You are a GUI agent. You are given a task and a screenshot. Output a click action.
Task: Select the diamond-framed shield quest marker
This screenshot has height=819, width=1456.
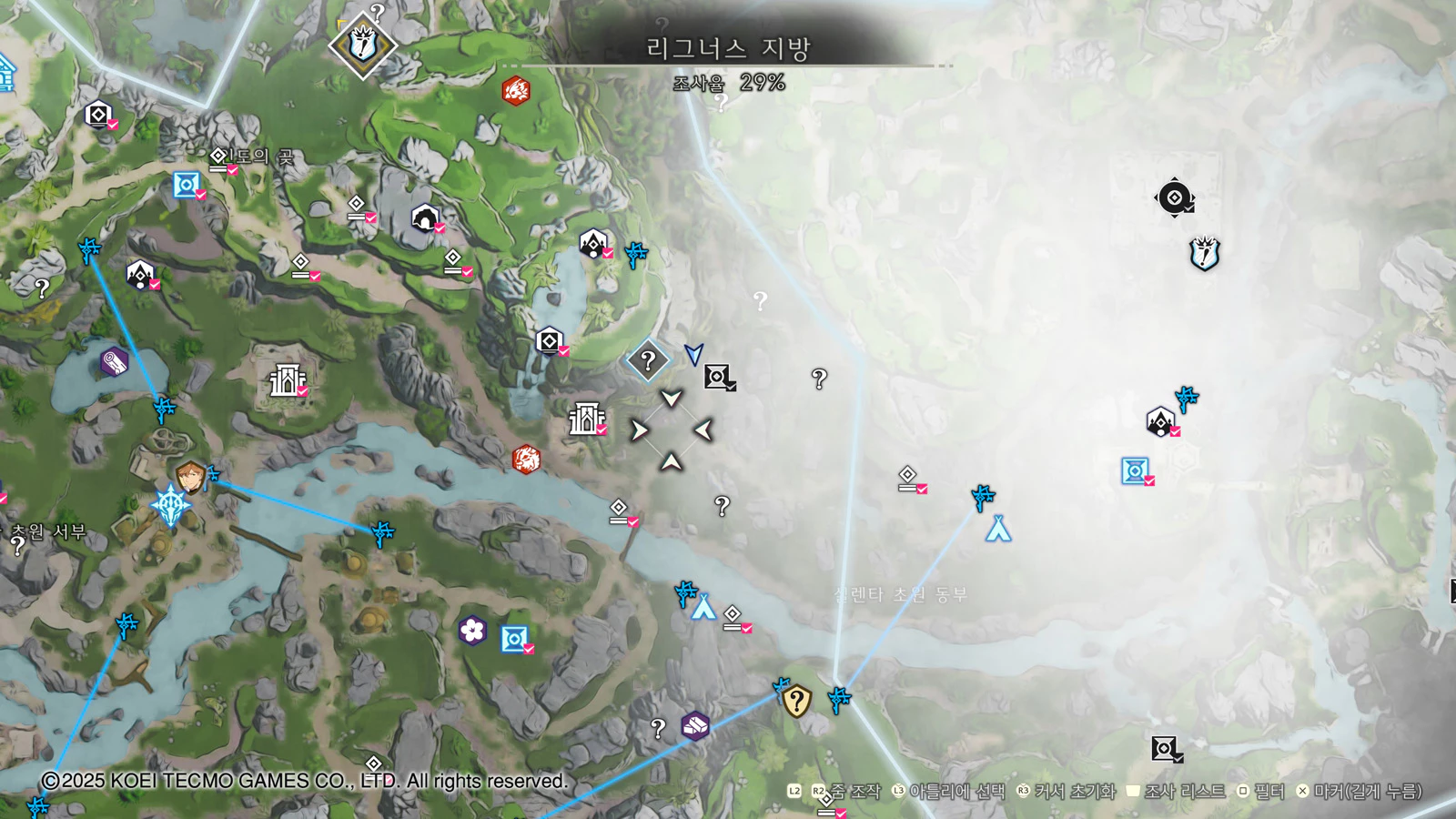362,44
